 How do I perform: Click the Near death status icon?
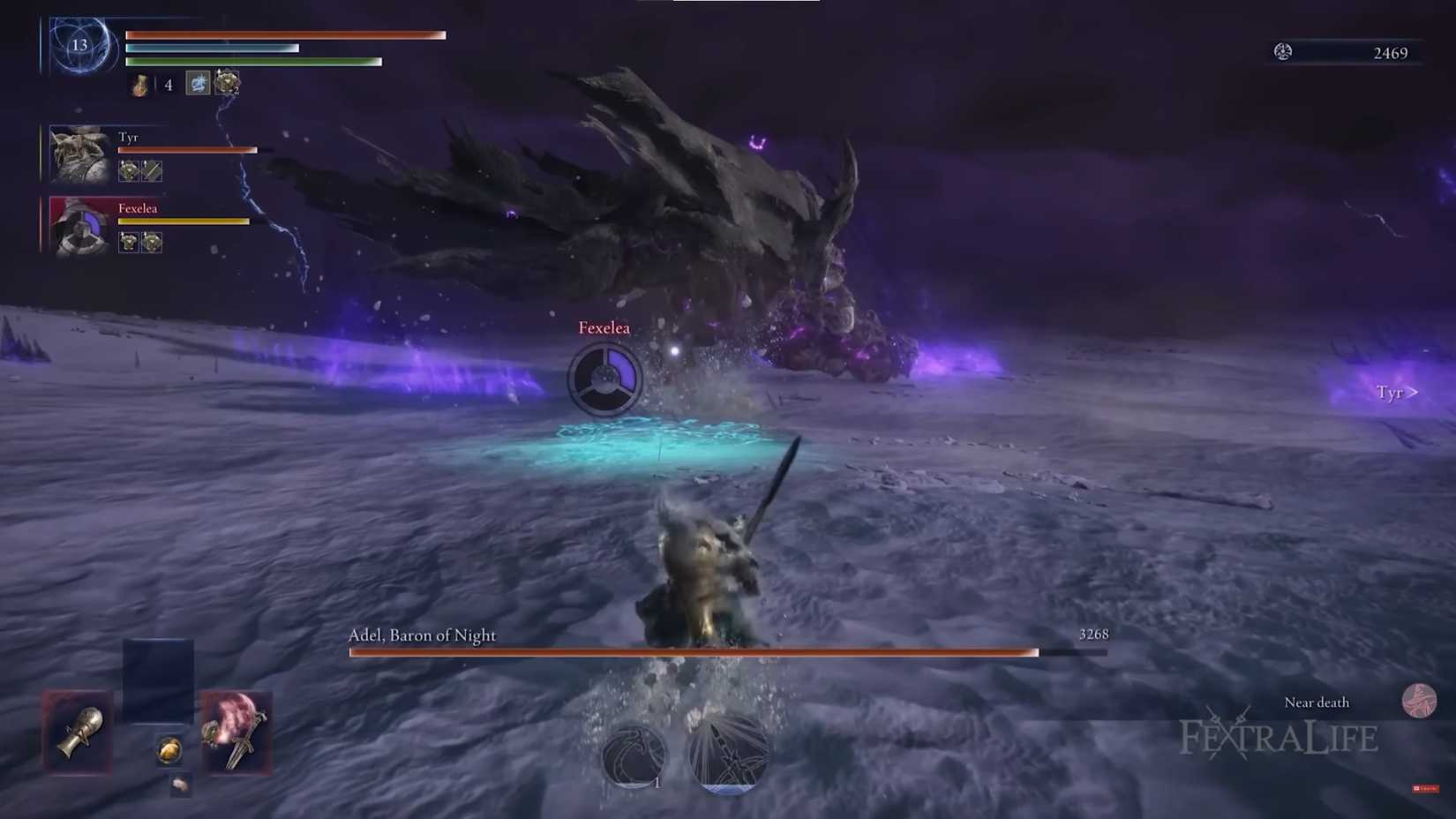coord(1418,701)
